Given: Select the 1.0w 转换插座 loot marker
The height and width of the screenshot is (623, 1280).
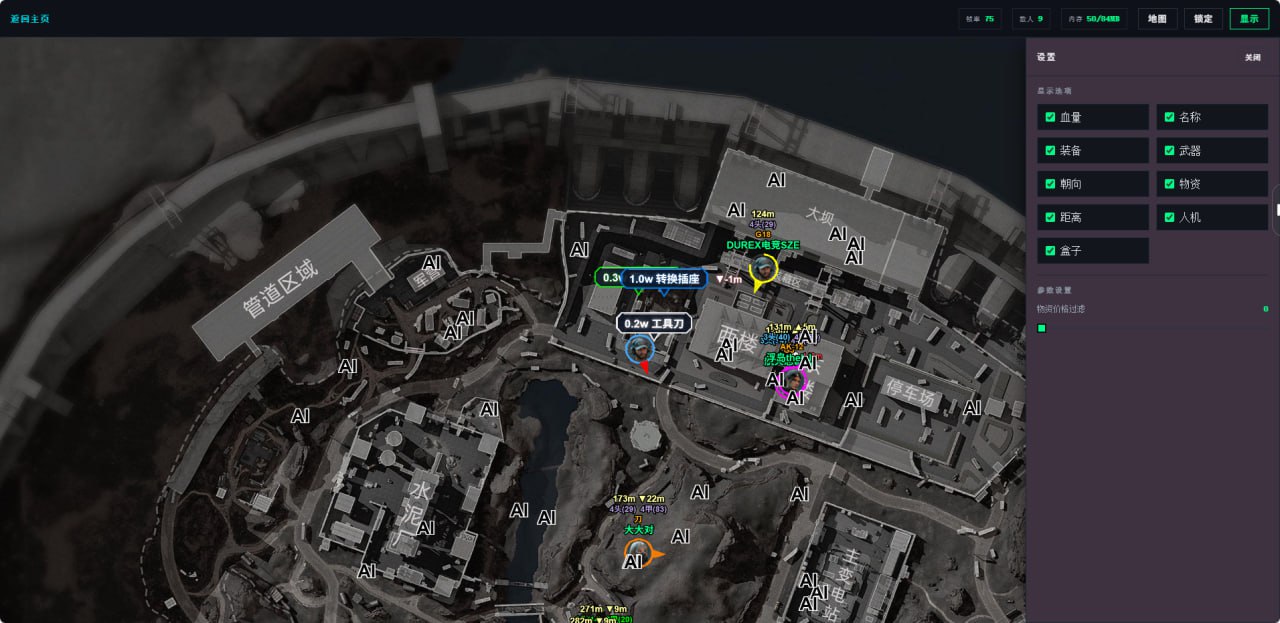Looking at the screenshot, I should (663, 279).
